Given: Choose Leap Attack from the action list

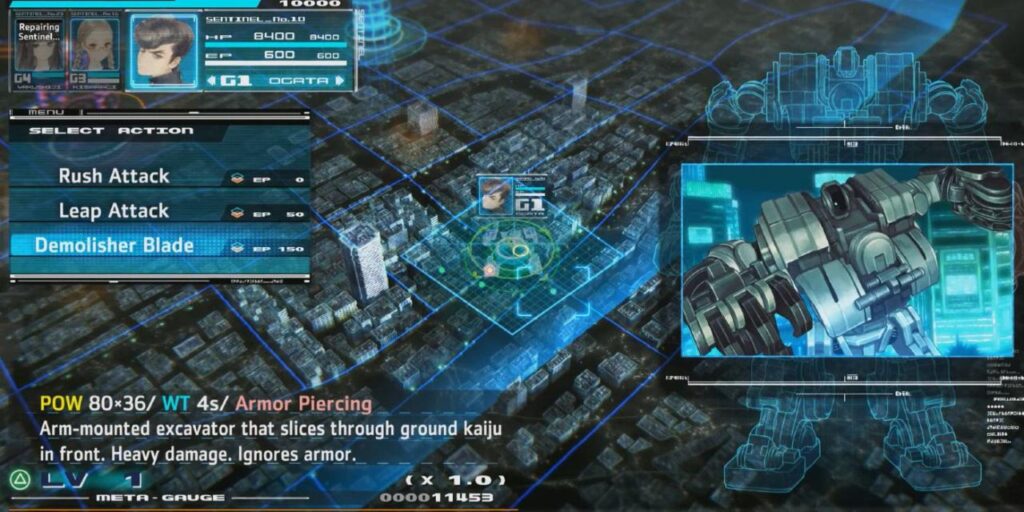Looking at the screenshot, I should [x=114, y=211].
